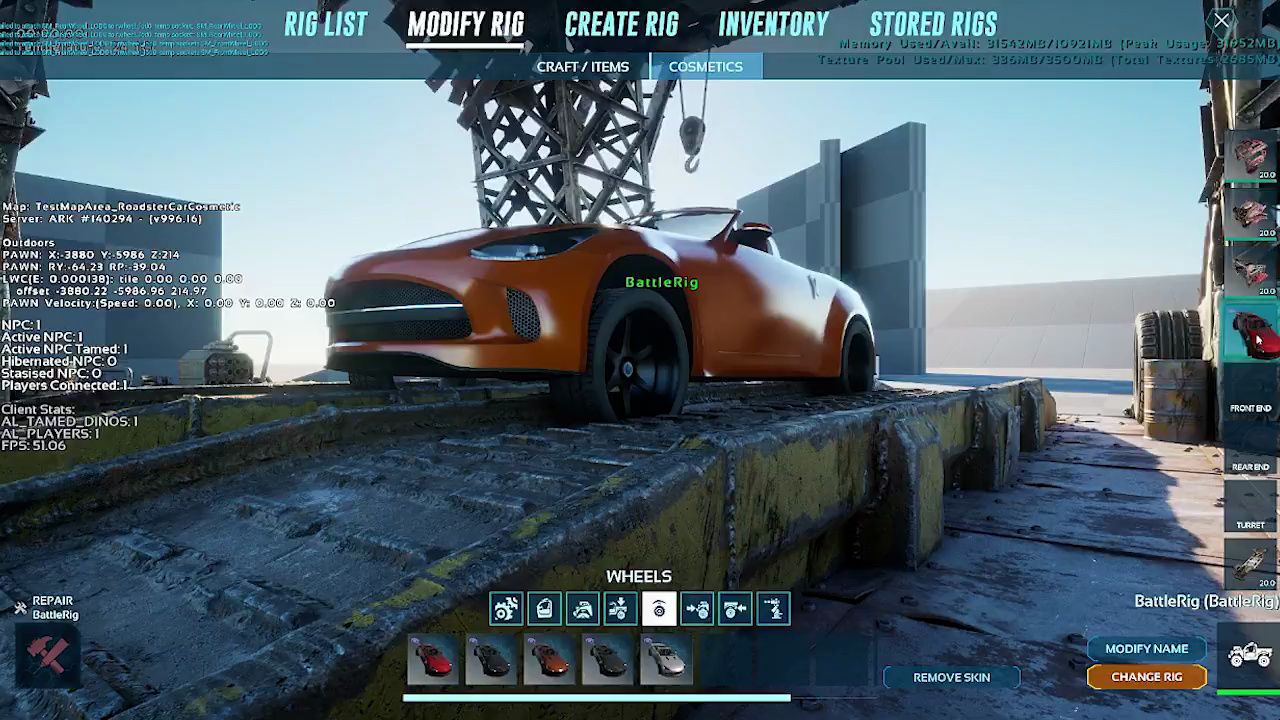The image size is (1280, 720).
Task: Show the Stored Rigs tab
Action: click(x=933, y=25)
